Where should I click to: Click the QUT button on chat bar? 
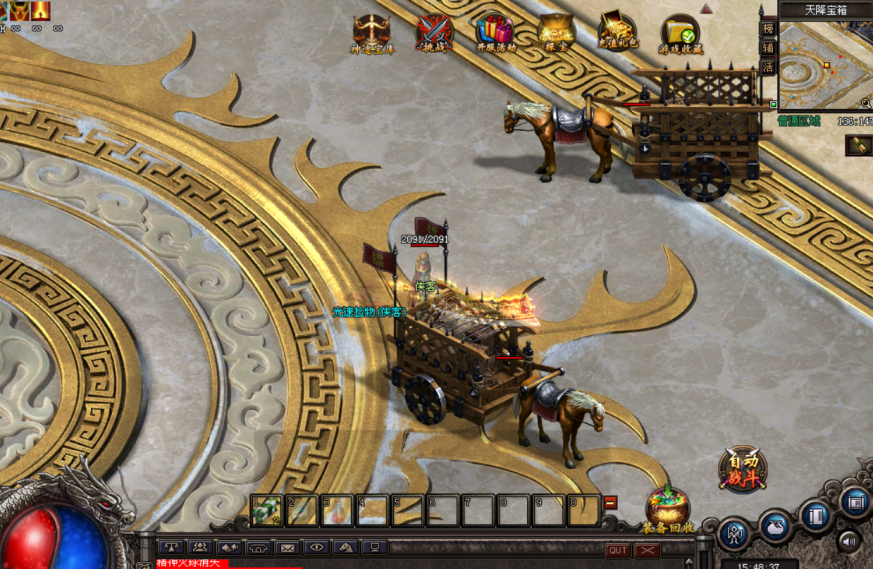tap(618, 550)
